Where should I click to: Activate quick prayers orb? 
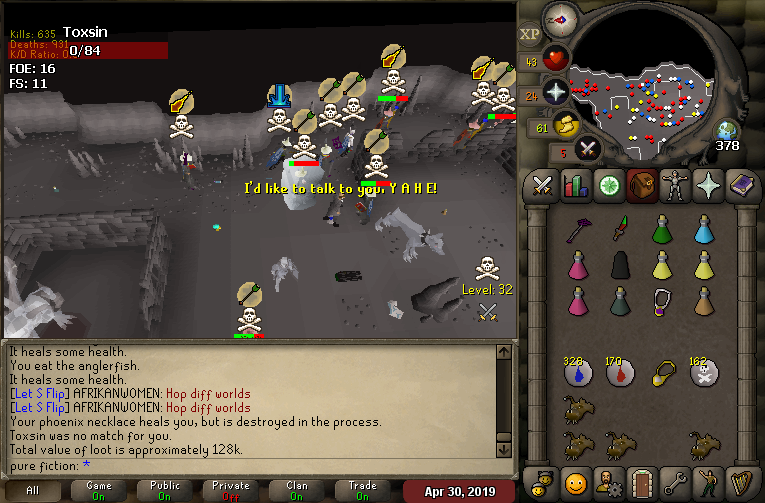(x=555, y=93)
